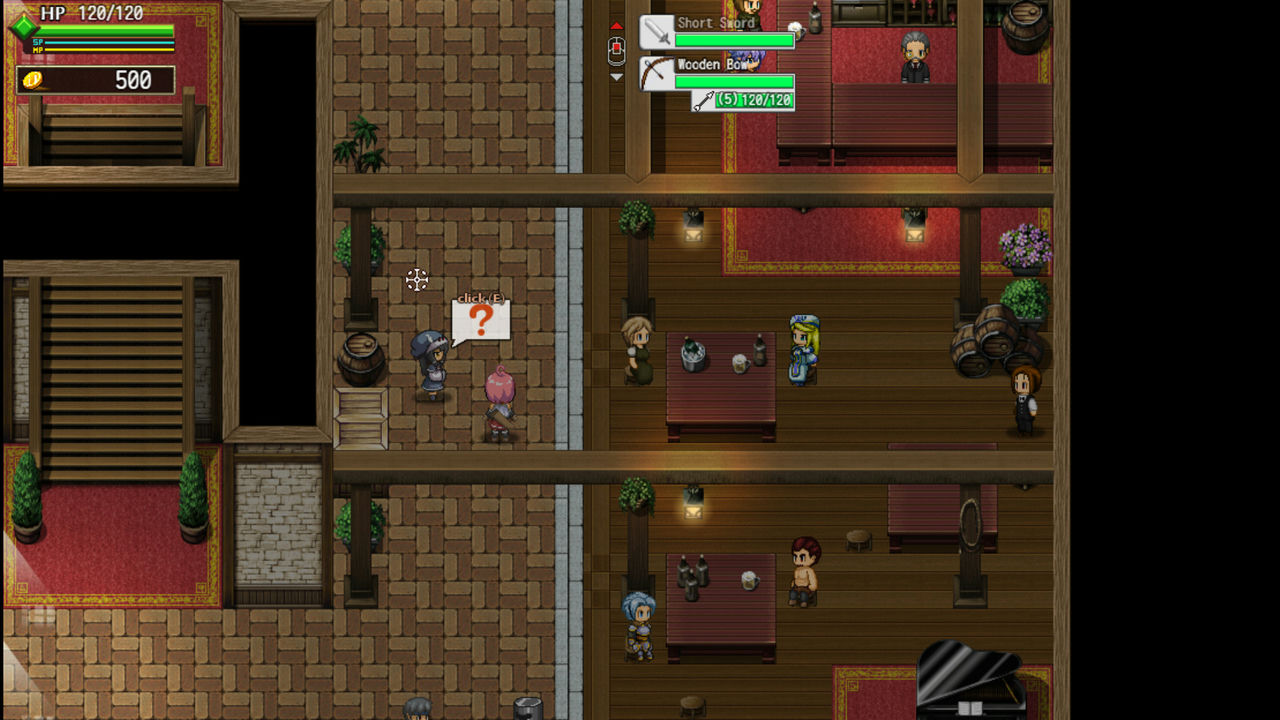Click the crosshair cursor marker on the floor
The image size is (1280, 720).
[x=418, y=281]
